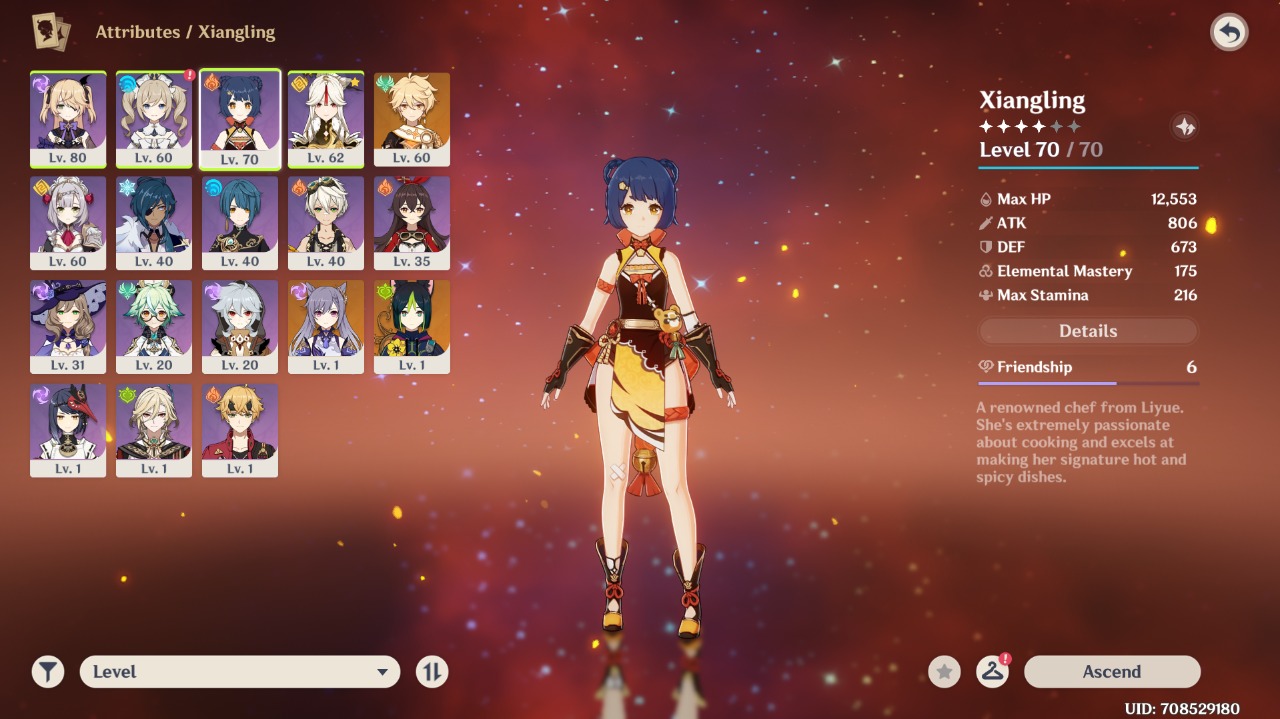
Task: Open the Level sort dropdown
Action: (240, 672)
